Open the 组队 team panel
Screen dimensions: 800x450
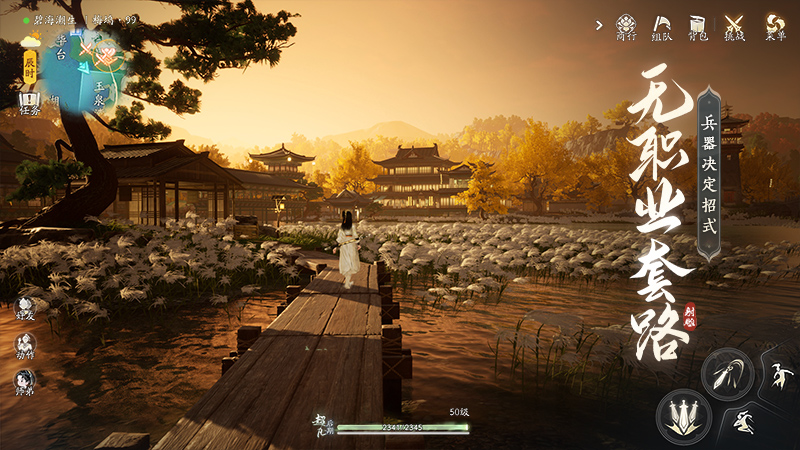click(x=662, y=26)
